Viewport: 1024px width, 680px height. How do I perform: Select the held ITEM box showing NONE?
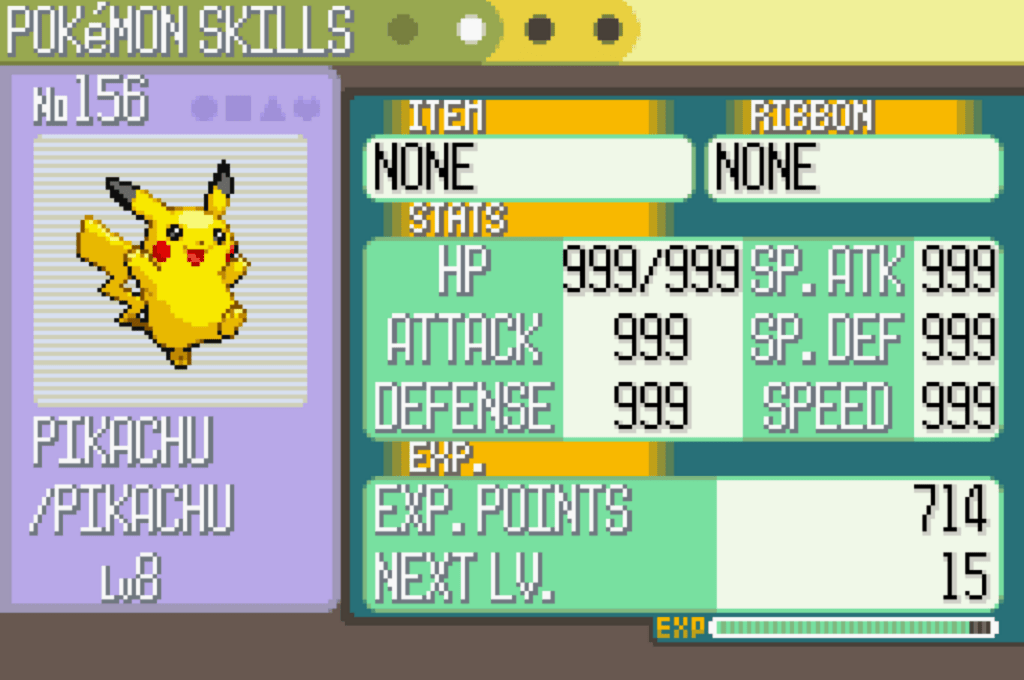point(528,167)
